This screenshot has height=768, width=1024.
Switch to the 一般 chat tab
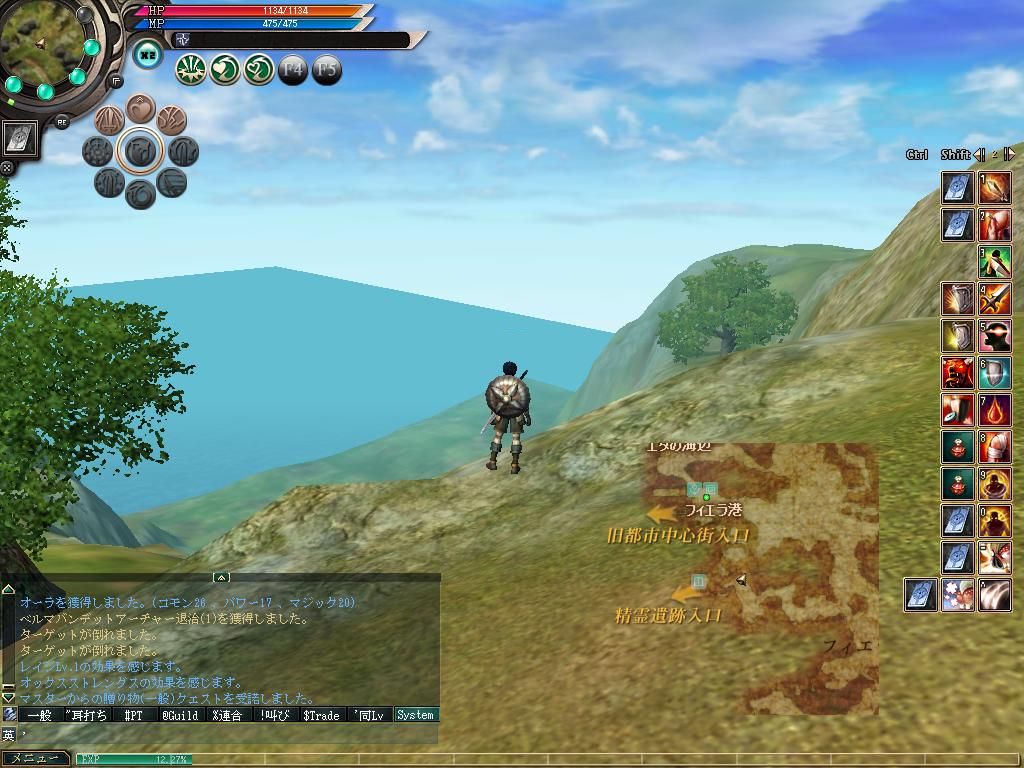38,715
